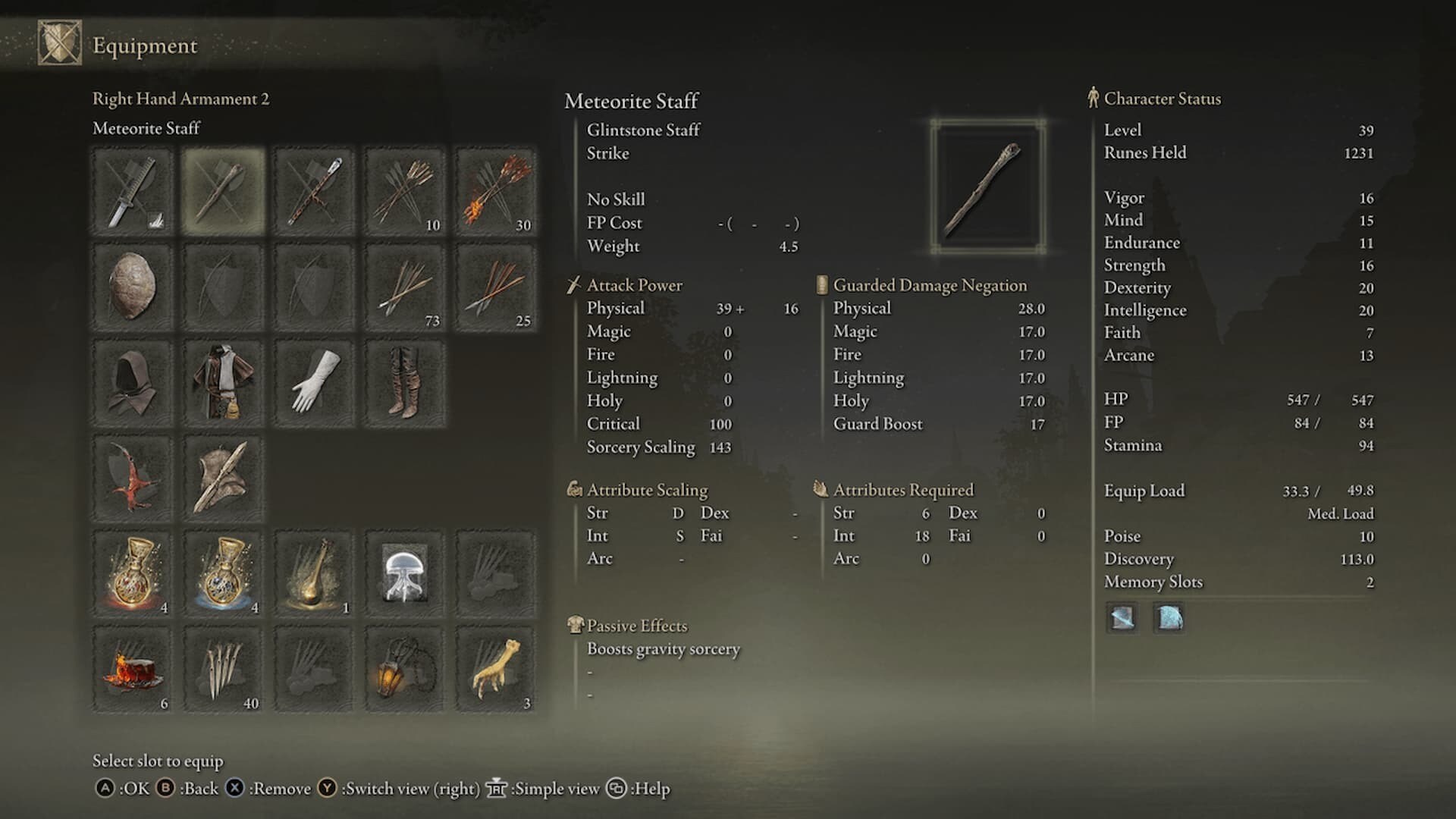This screenshot has height=819, width=1456.
Task: Open the dark hood helmet slot
Action: click(133, 383)
